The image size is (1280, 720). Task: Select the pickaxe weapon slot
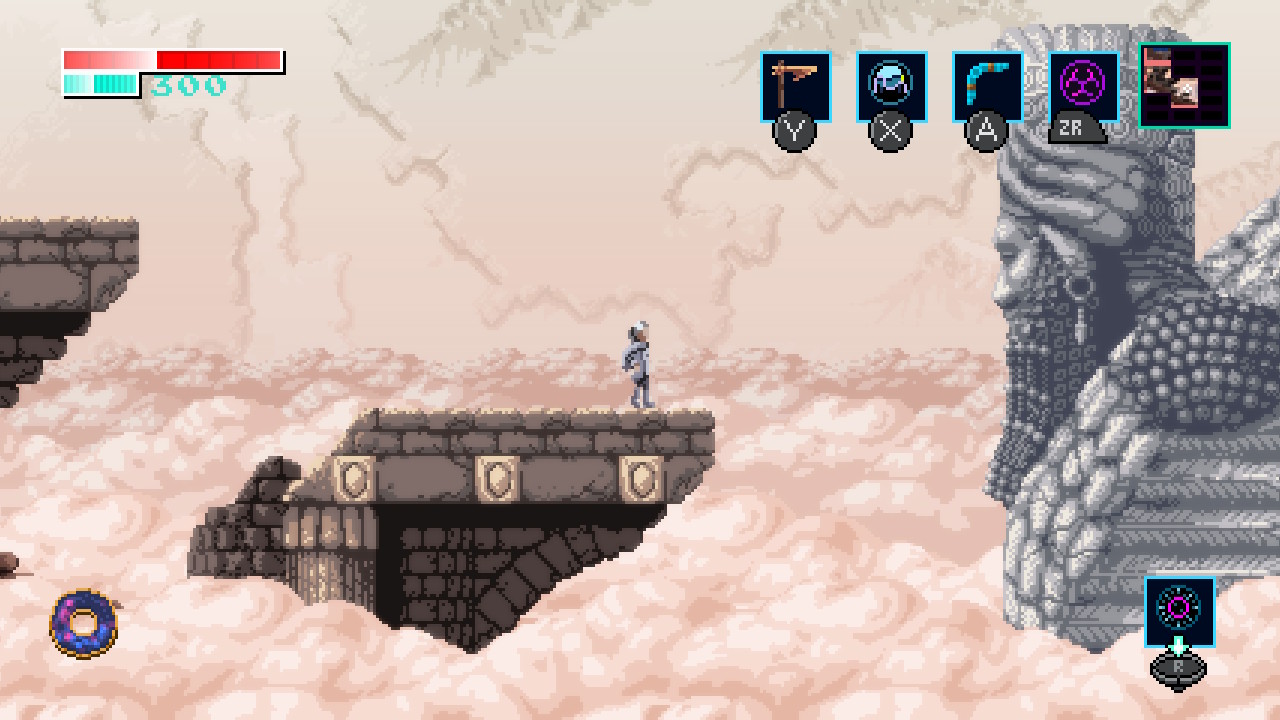click(x=795, y=87)
